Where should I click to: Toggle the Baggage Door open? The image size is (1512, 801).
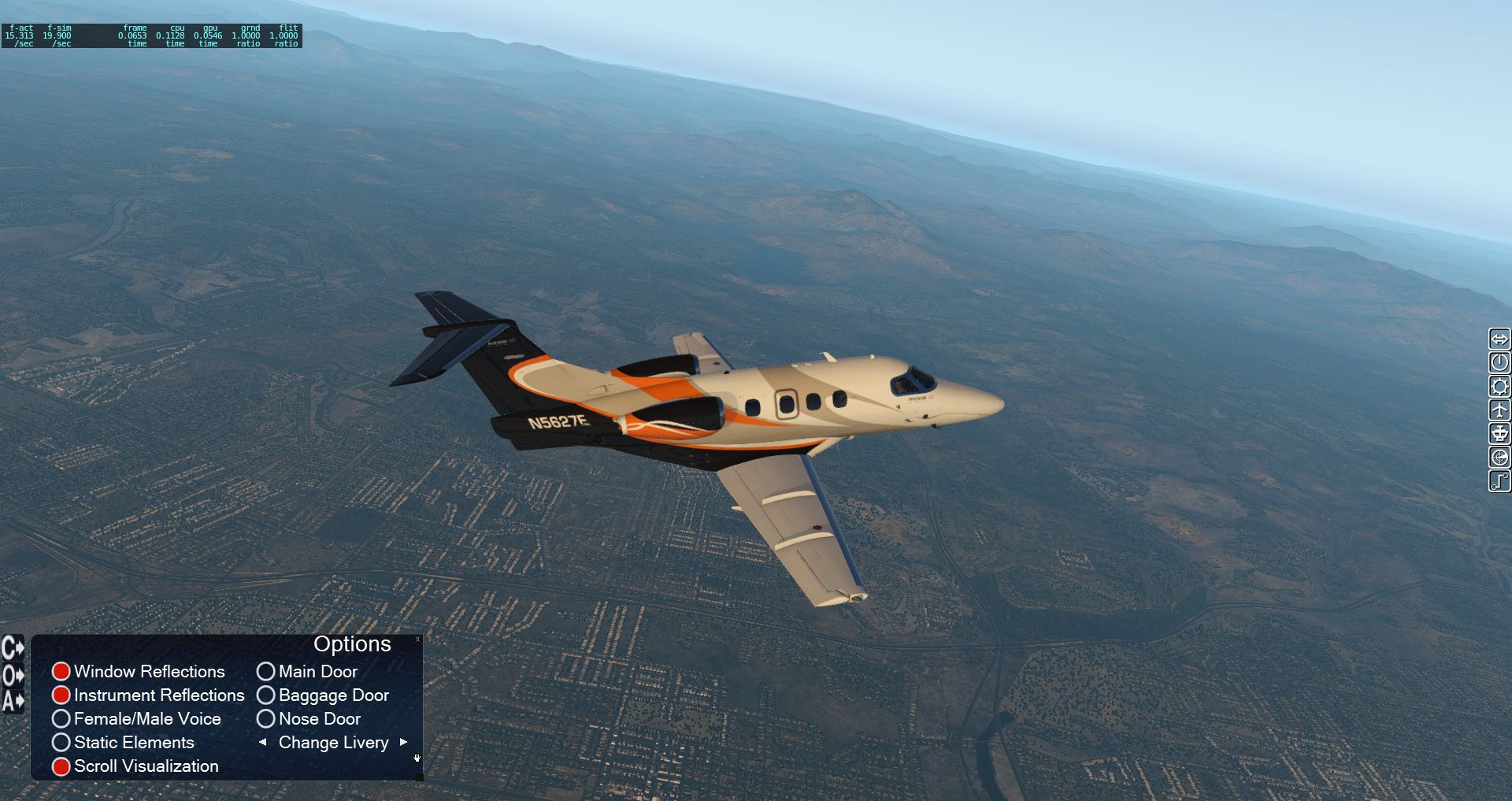(266, 695)
